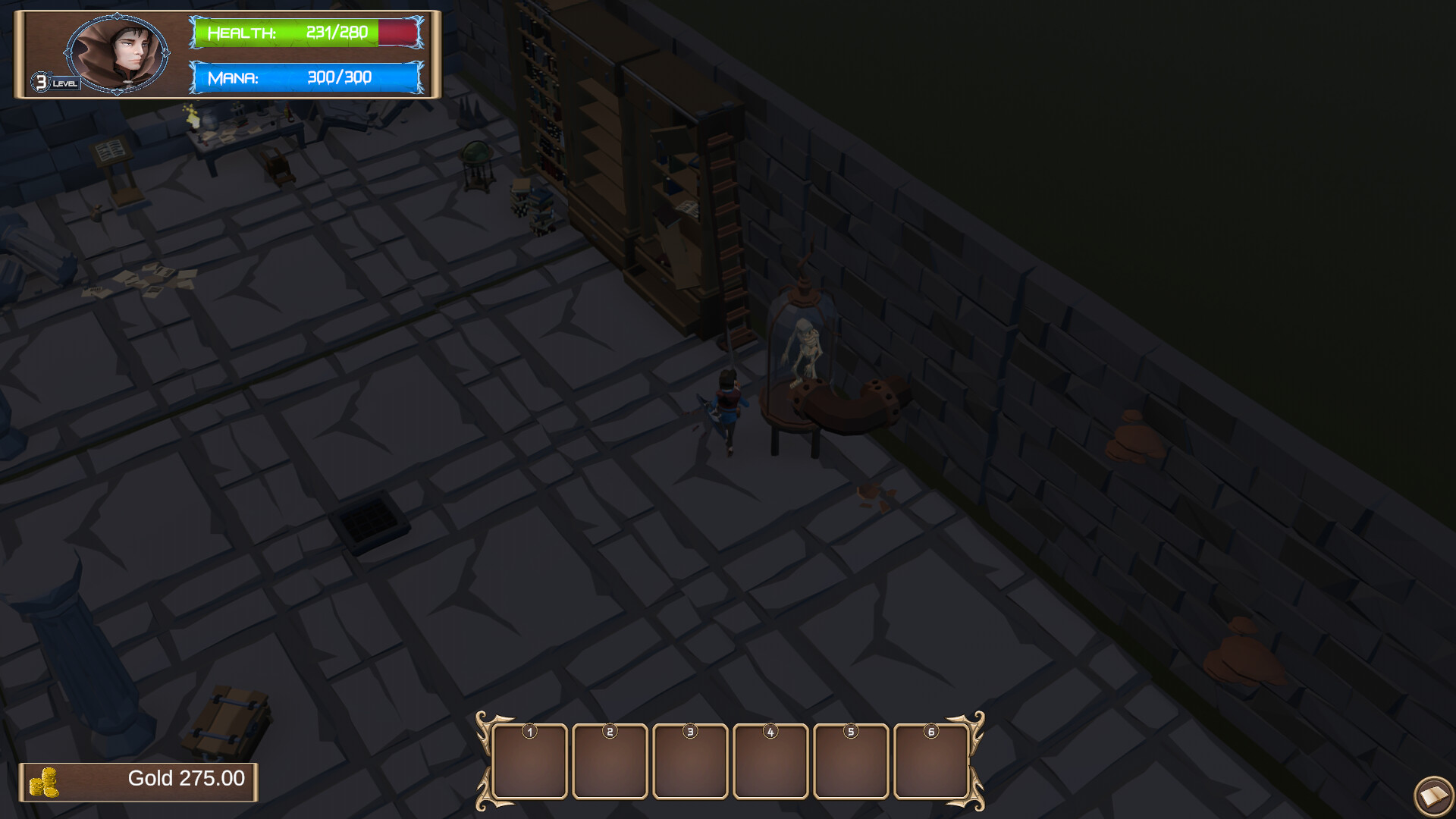Click hotbar slot number 6
This screenshot has width=1456, height=819.
click(x=932, y=761)
